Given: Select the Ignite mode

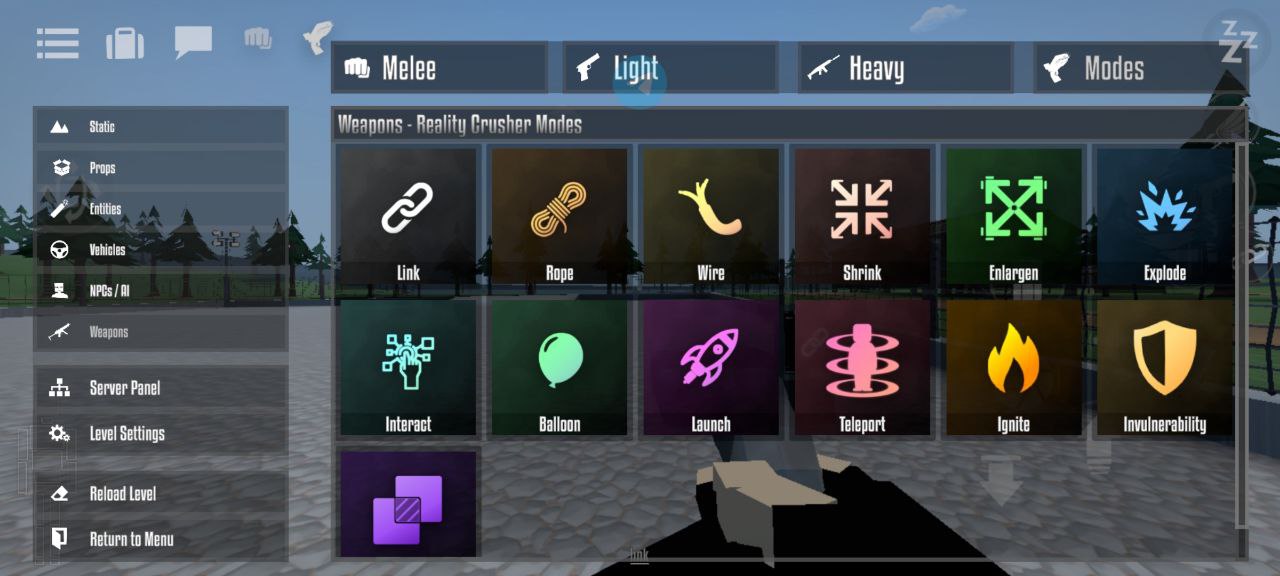Looking at the screenshot, I should [x=1013, y=367].
